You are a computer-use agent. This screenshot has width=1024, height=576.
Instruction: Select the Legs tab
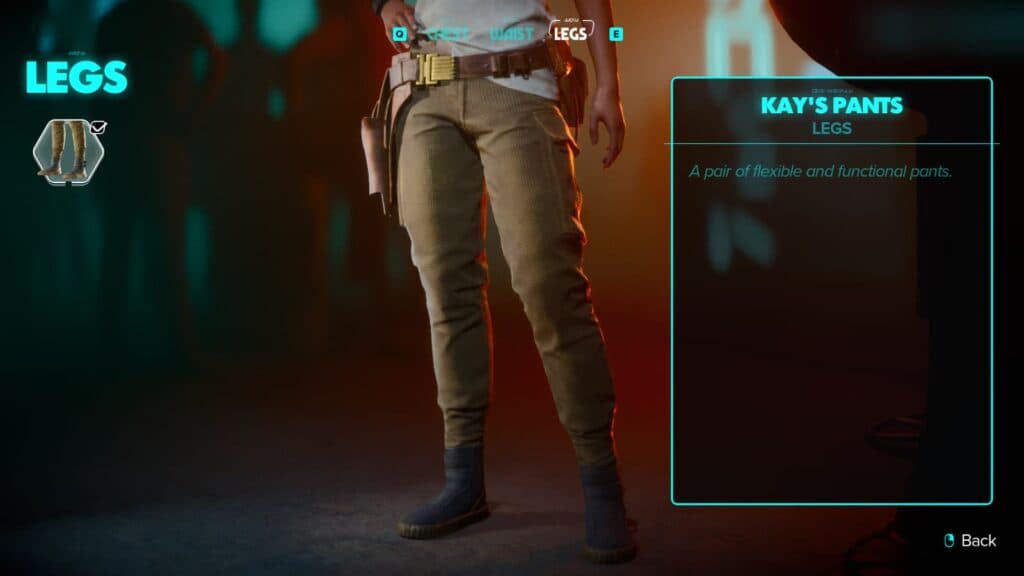571,33
